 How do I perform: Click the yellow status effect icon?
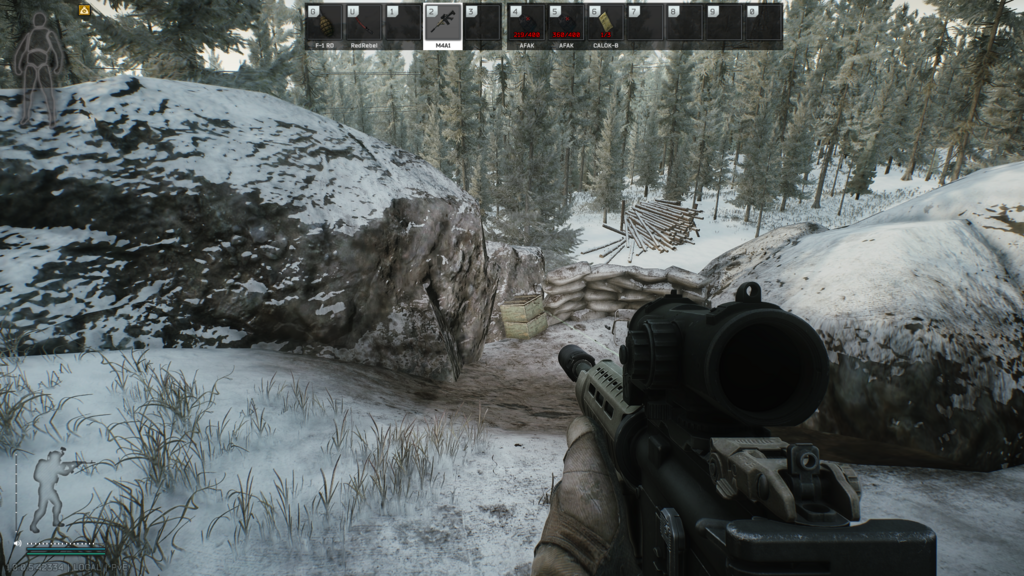coord(85,10)
